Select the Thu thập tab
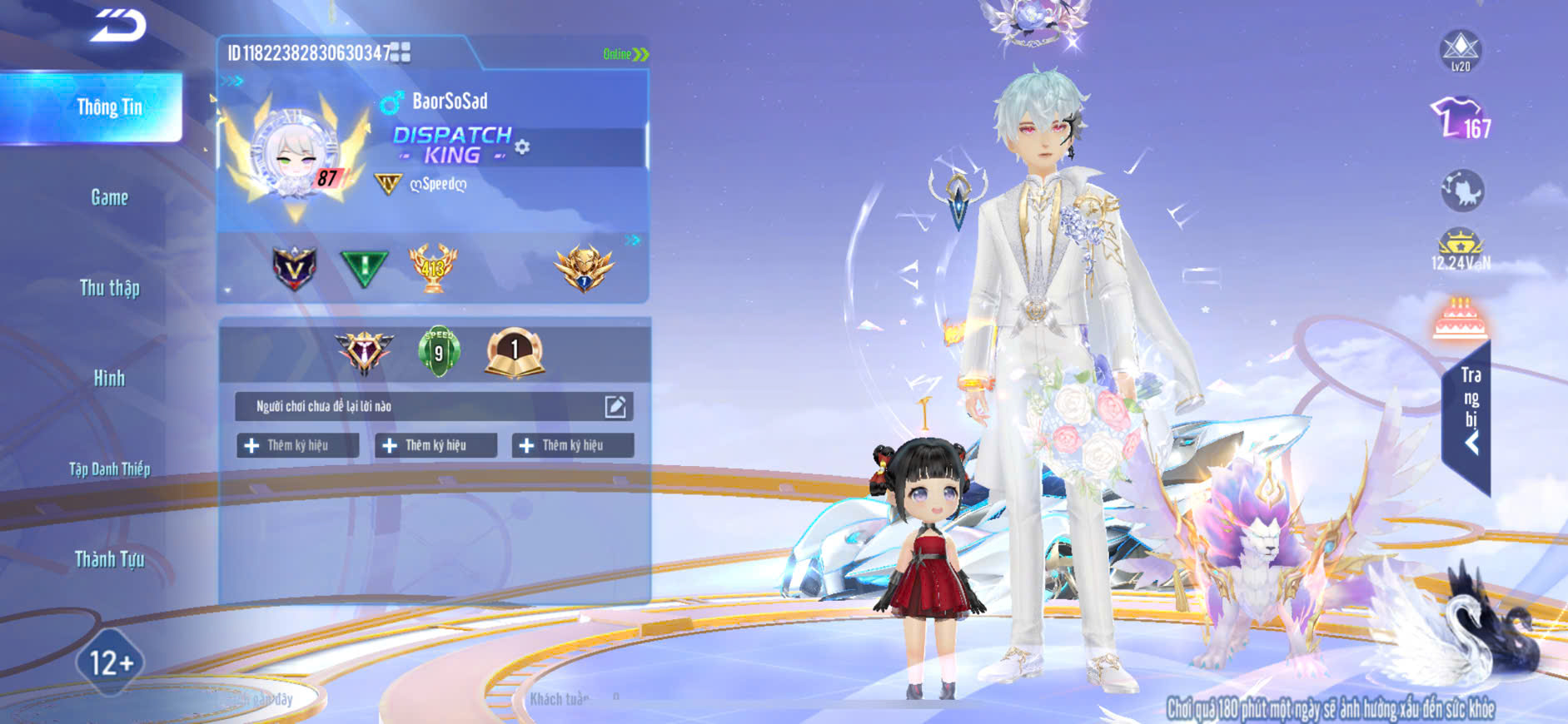This screenshot has width=1568, height=724. (109, 288)
